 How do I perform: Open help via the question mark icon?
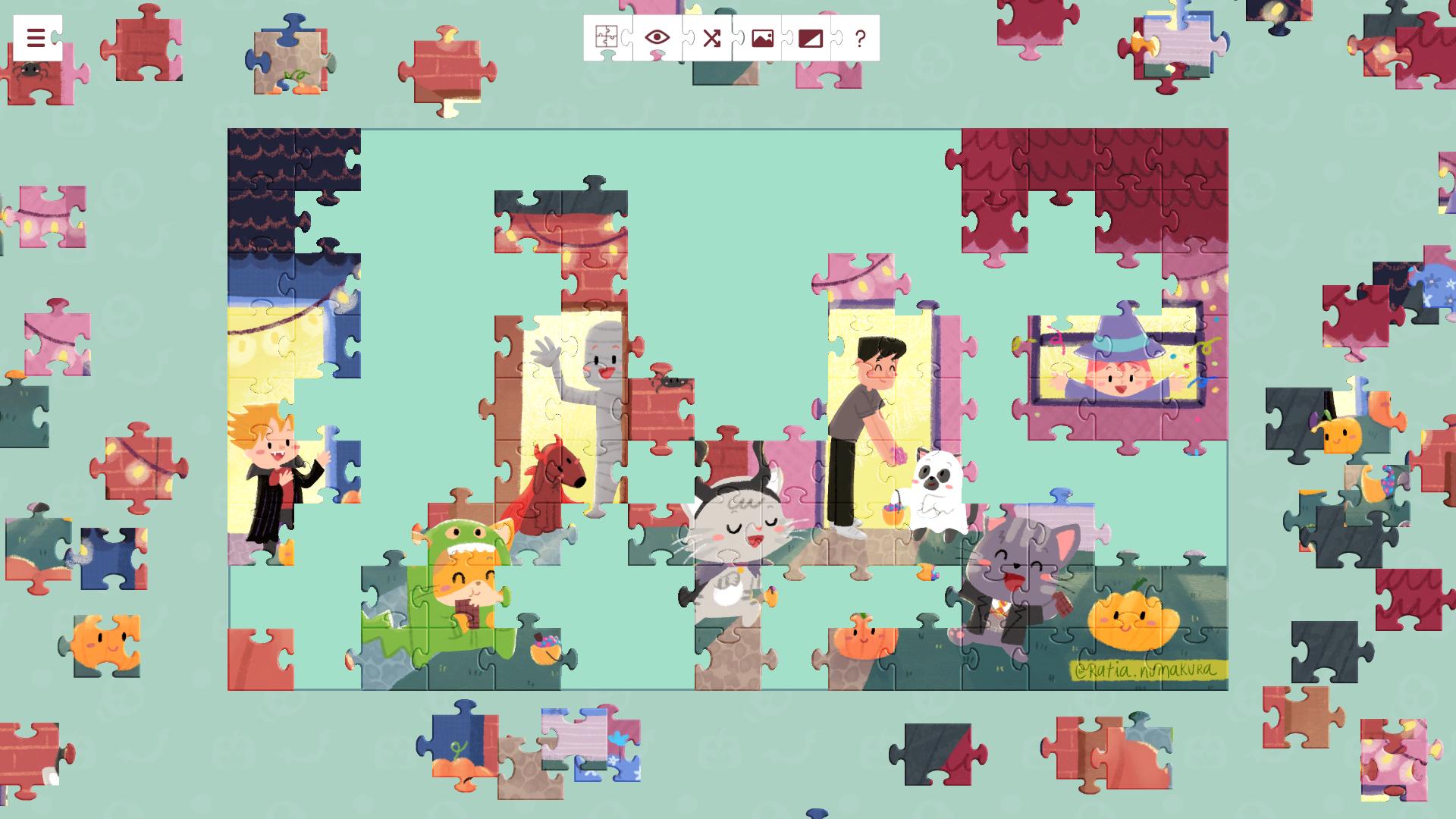tap(858, 38)
